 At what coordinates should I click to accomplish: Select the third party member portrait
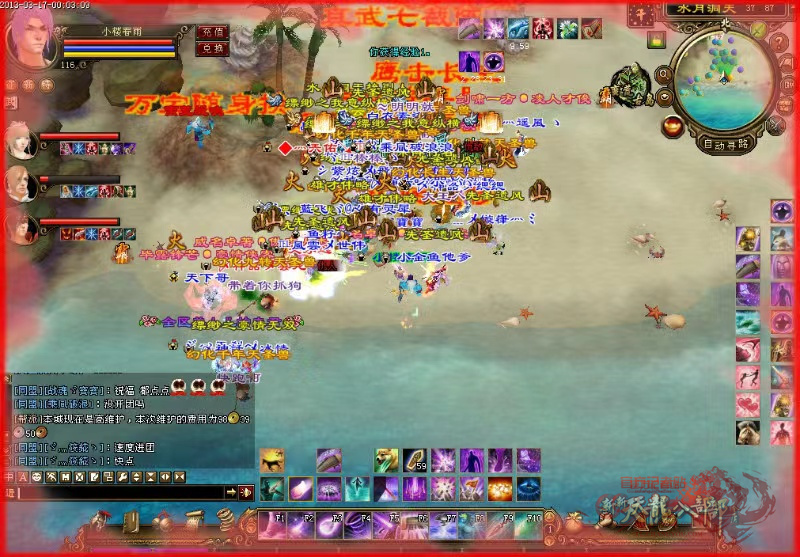point(21,229)
